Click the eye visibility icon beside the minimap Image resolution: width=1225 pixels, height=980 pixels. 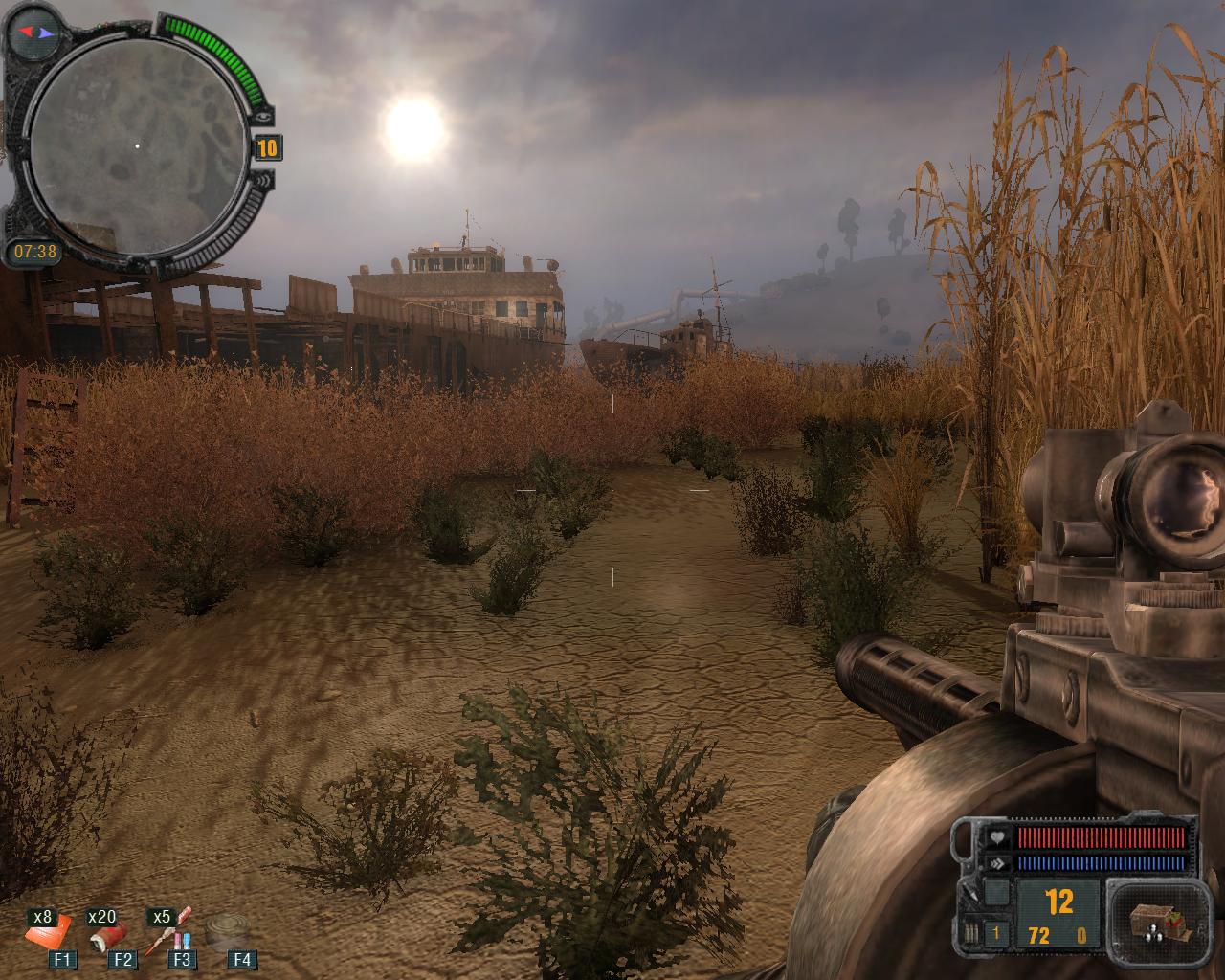(265, 116)
